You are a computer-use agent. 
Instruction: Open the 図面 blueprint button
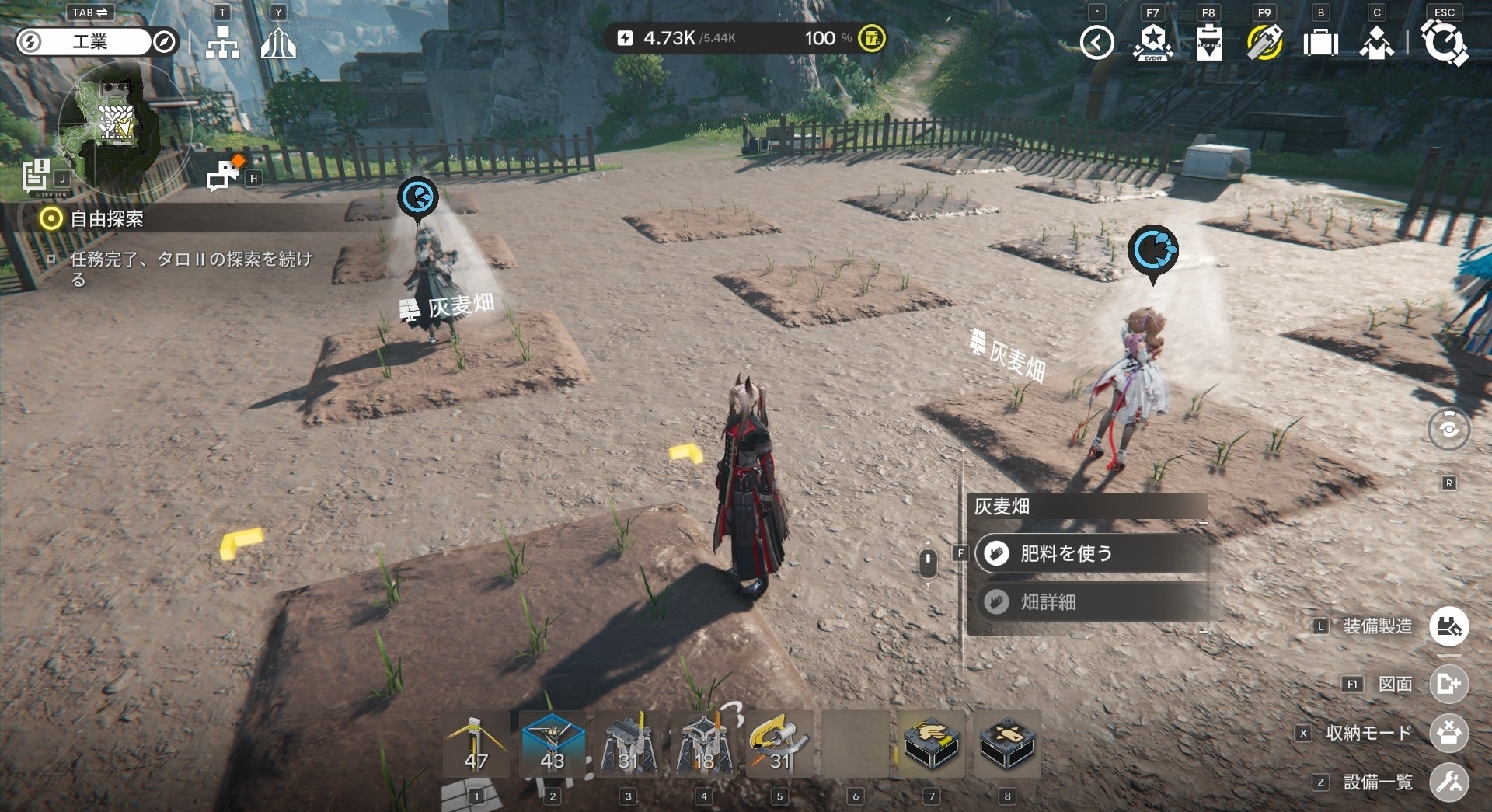[x=1448, y=684]
